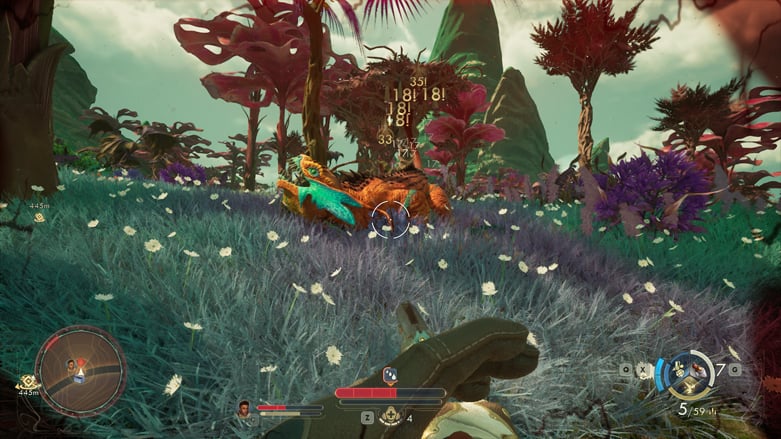Click the water droplet status icon
The width and height of the screenshot is (781, 439).
(390, 375)
